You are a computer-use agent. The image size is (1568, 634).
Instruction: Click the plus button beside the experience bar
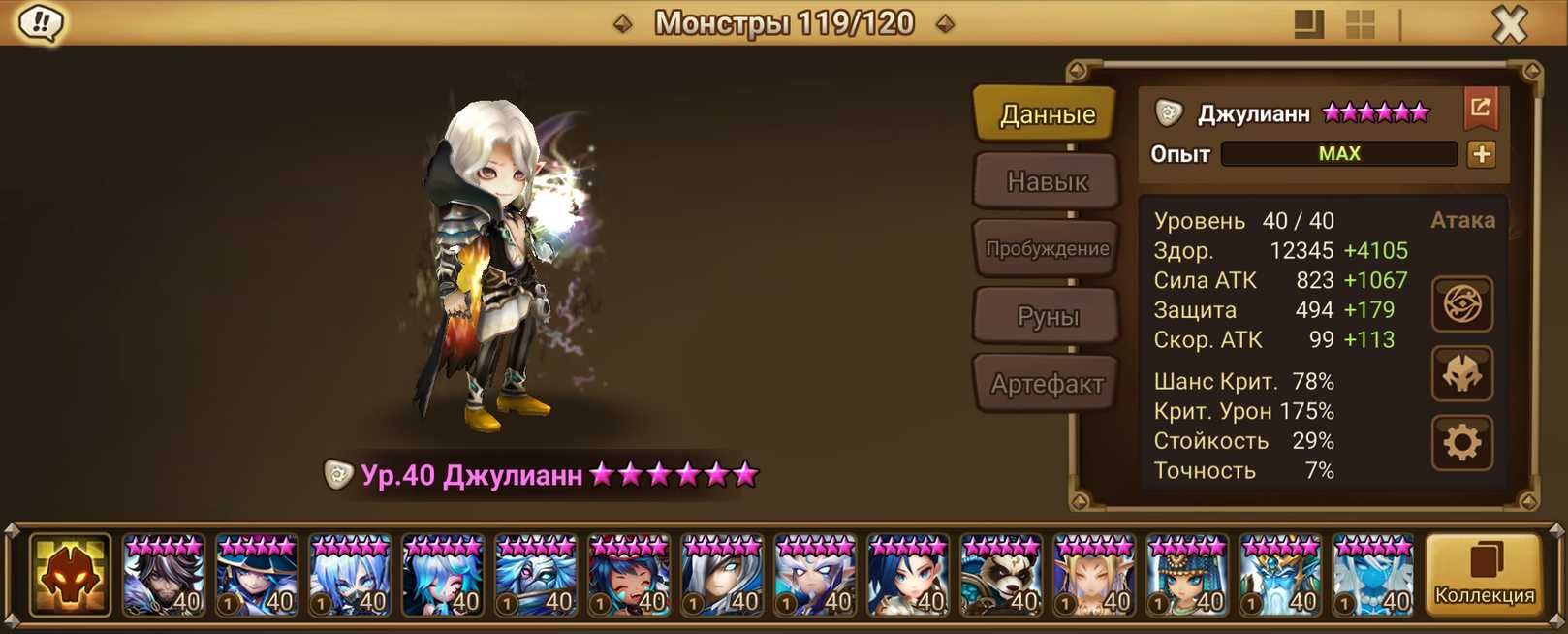click(x=1481, y=154)
